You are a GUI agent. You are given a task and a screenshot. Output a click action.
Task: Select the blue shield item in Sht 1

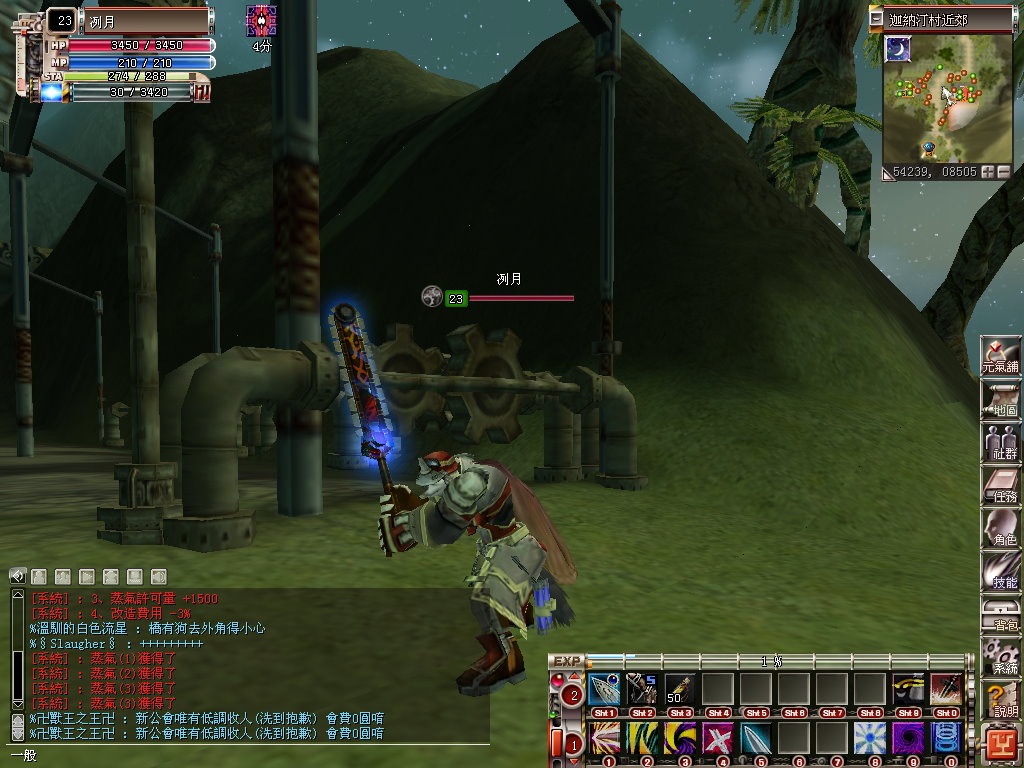[604, 688]
